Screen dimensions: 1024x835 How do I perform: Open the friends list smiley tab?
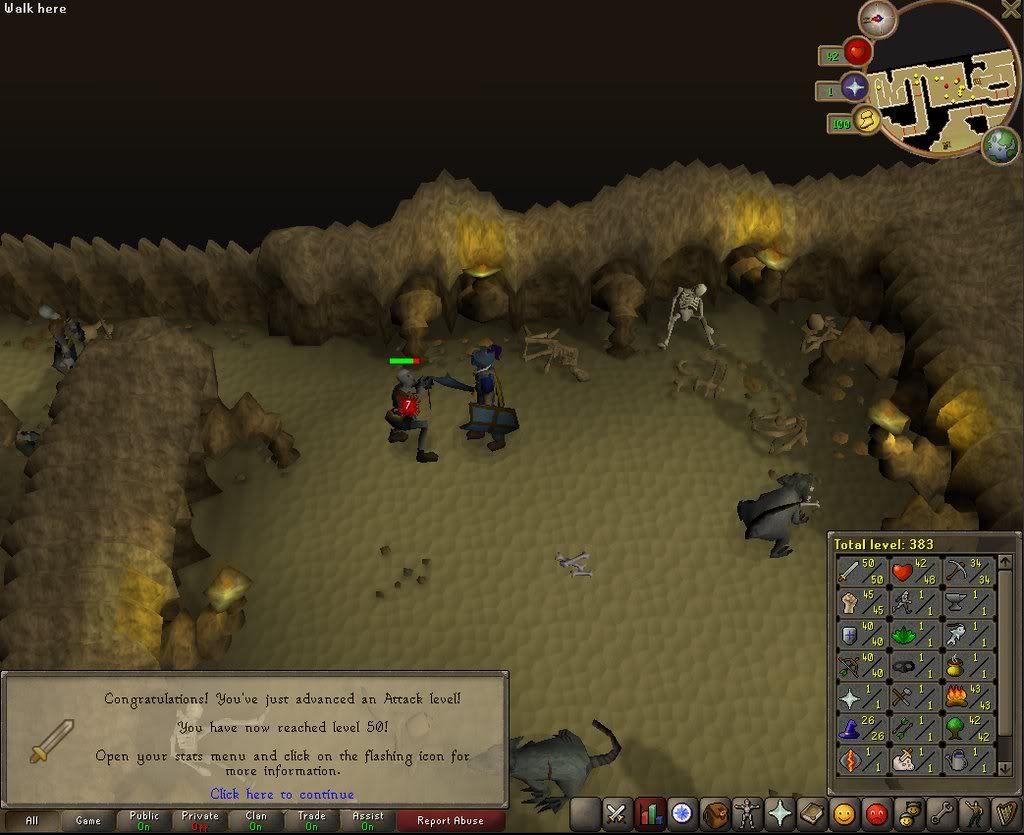tap(844, 814)
